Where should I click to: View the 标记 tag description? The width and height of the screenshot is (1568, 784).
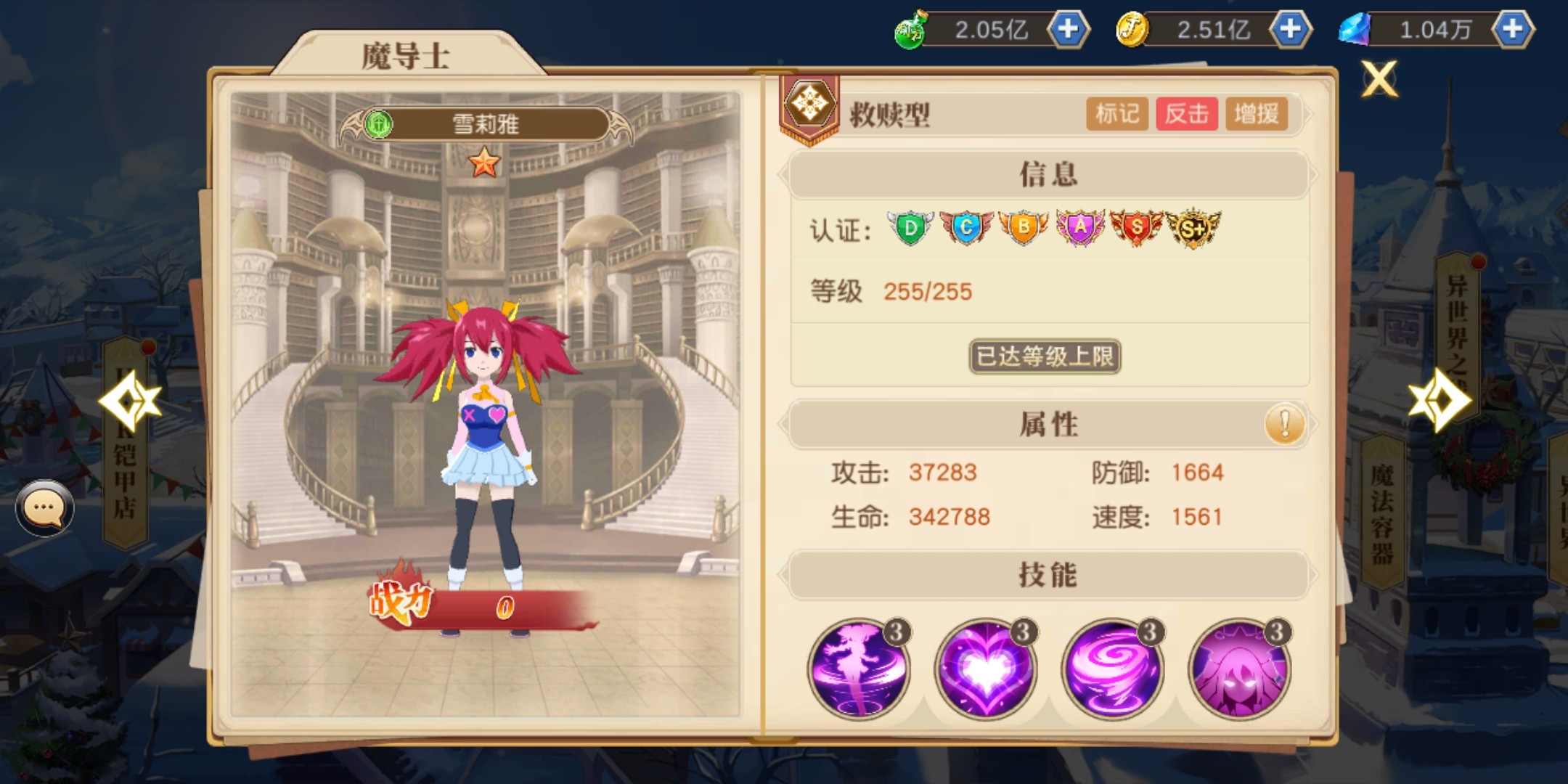1116,114
